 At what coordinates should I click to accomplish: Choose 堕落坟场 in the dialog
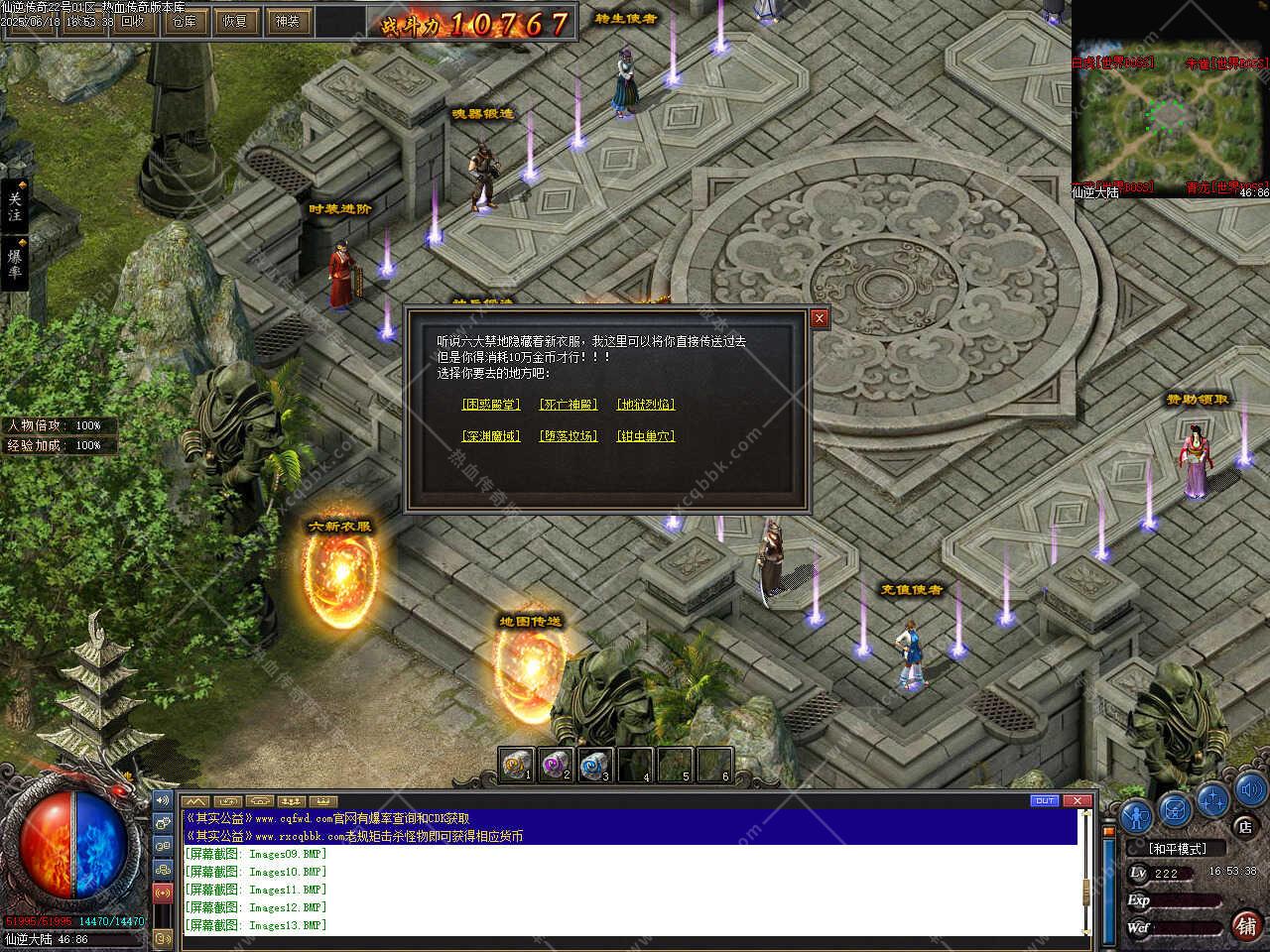pyautogui.click(x=569, y=436)
